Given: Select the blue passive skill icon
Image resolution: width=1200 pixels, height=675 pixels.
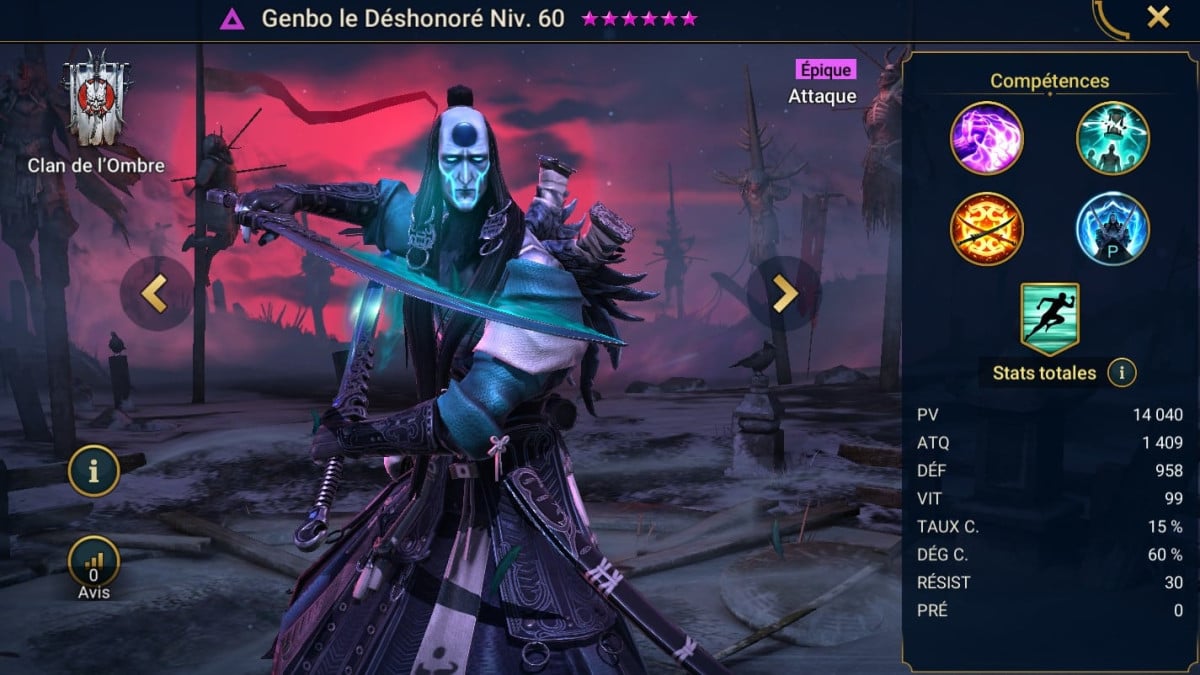Looking at the screenshot, I should tap(1112, 228).
